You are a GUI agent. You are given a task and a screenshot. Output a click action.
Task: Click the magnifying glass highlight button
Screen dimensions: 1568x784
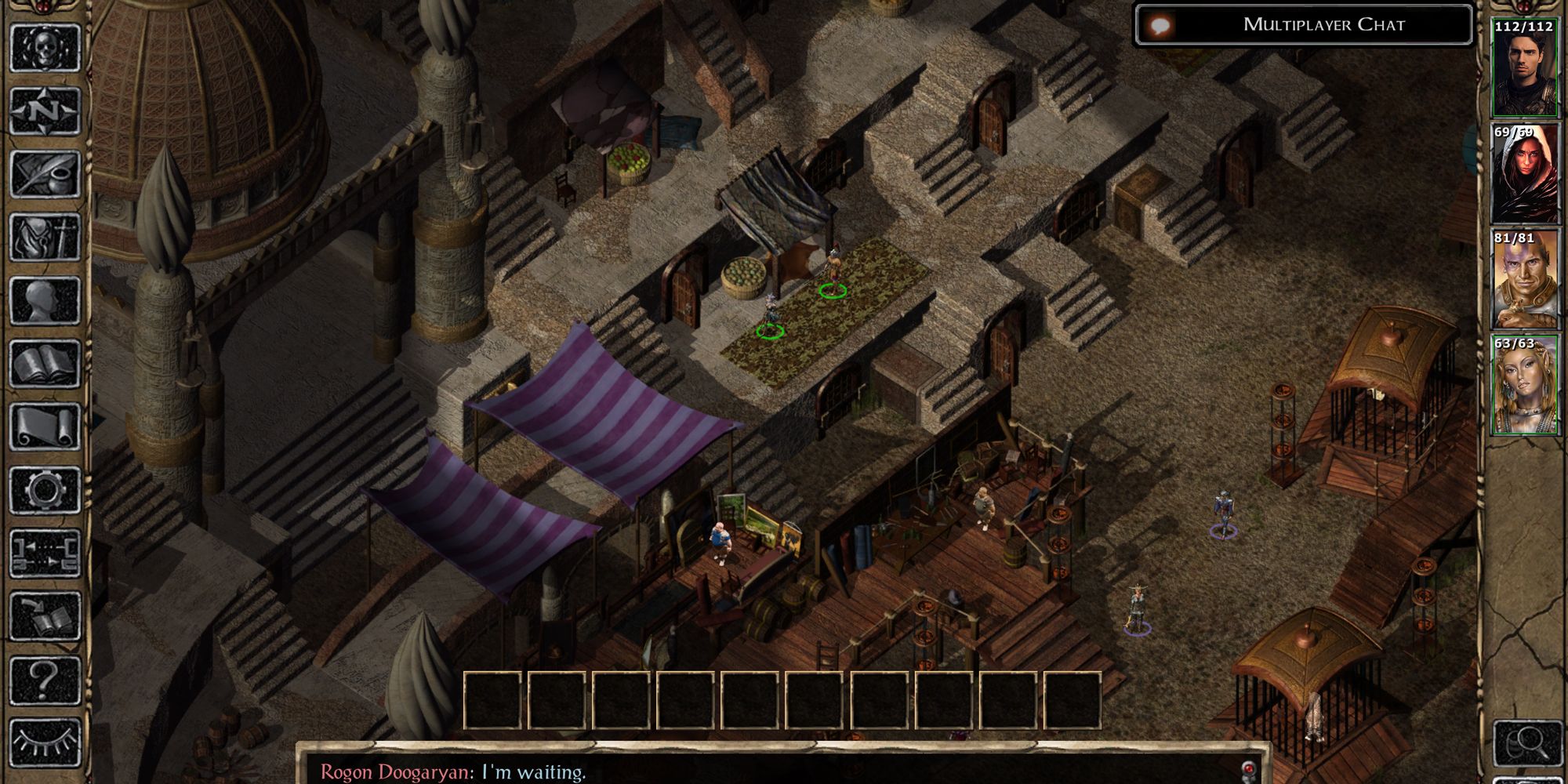[x=1524, y=742]
